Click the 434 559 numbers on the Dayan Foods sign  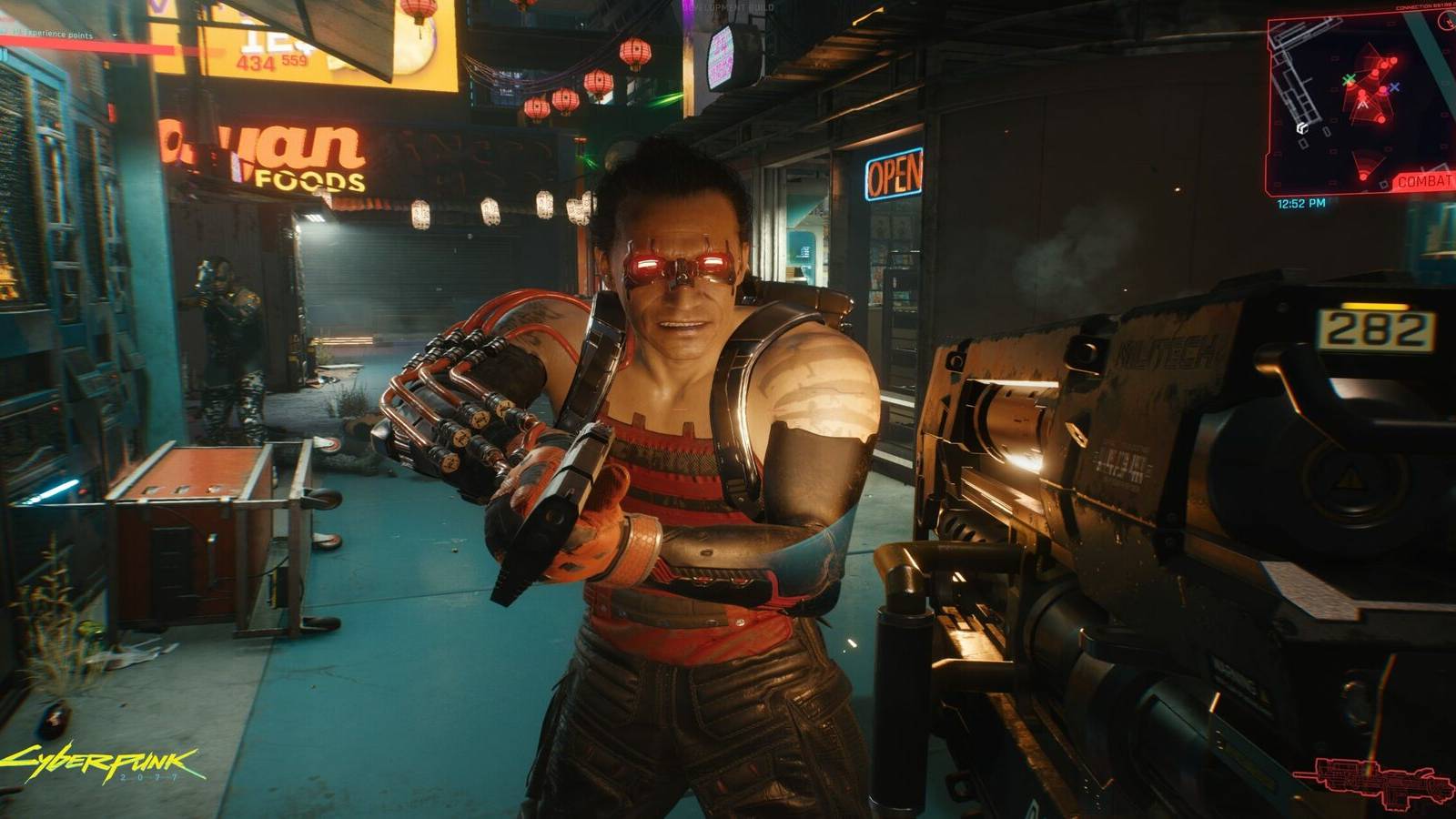pyautogui.click(x=270, y=61)
